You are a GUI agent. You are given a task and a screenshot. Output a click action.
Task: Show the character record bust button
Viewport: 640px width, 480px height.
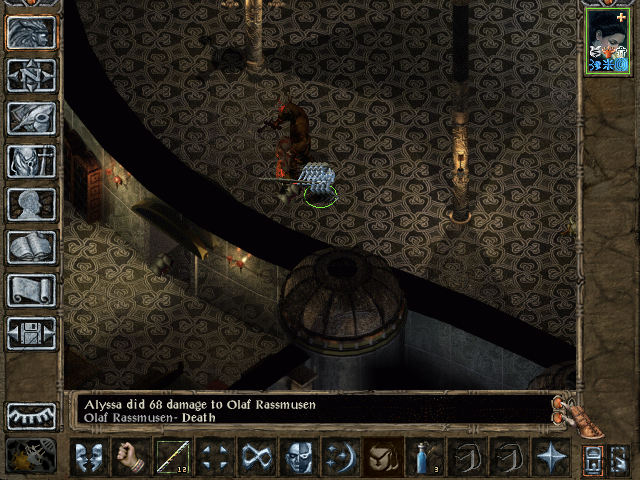point(31,204)
